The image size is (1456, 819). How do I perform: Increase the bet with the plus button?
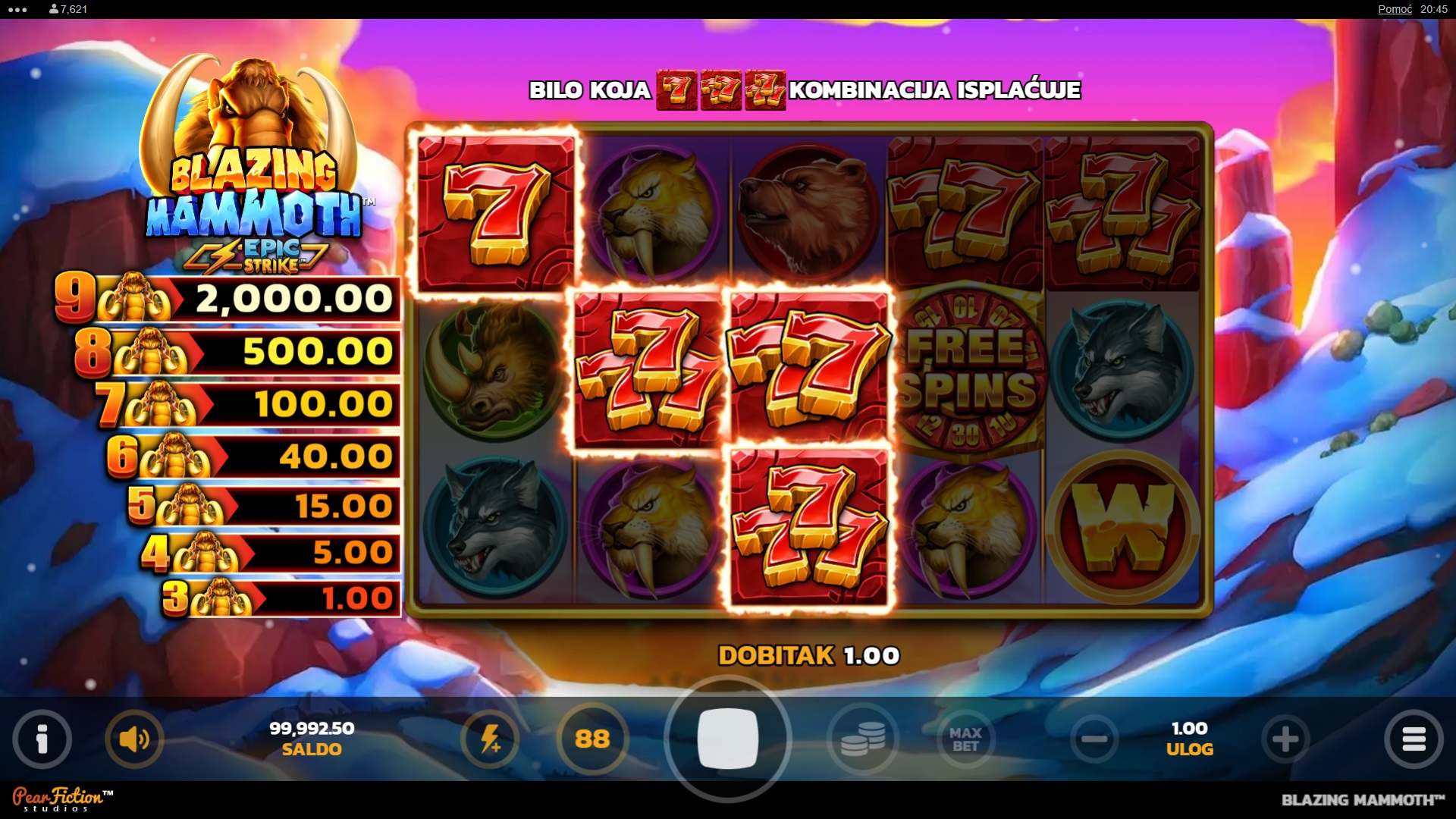click(1285, 739)
